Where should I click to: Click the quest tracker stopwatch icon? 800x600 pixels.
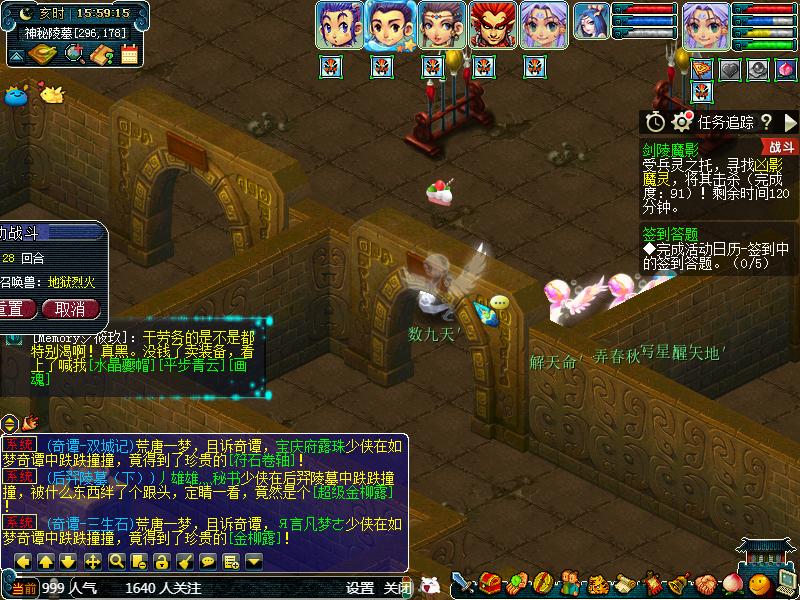click(655, 122)
